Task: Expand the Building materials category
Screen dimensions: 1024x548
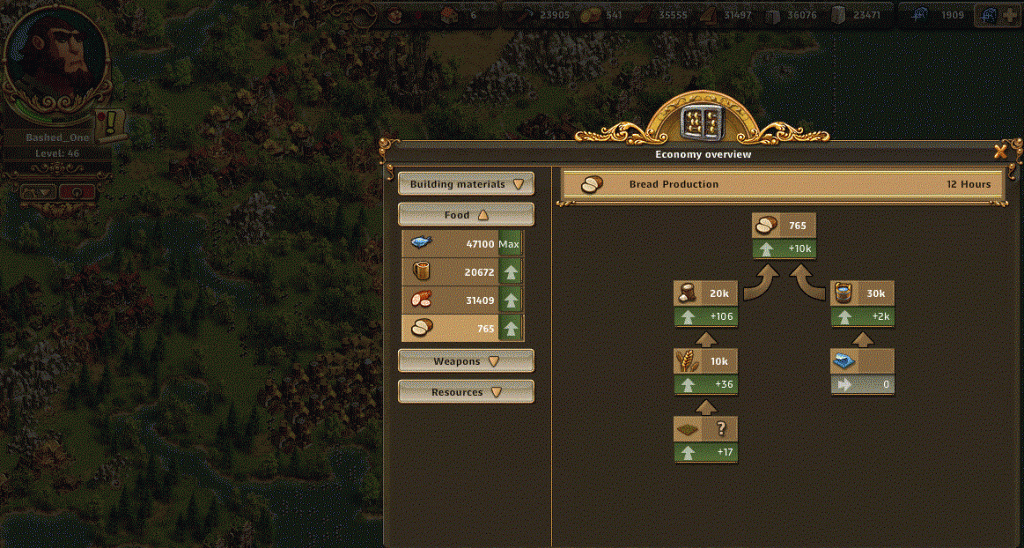Action: [466, 184]
